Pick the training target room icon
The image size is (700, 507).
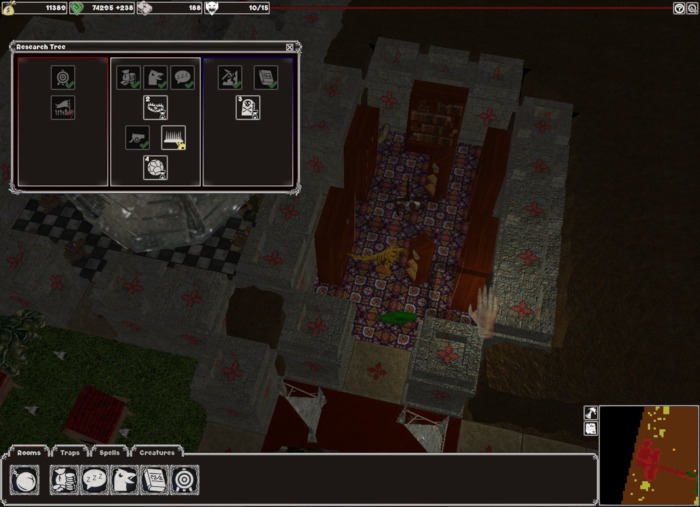(184, 481)
